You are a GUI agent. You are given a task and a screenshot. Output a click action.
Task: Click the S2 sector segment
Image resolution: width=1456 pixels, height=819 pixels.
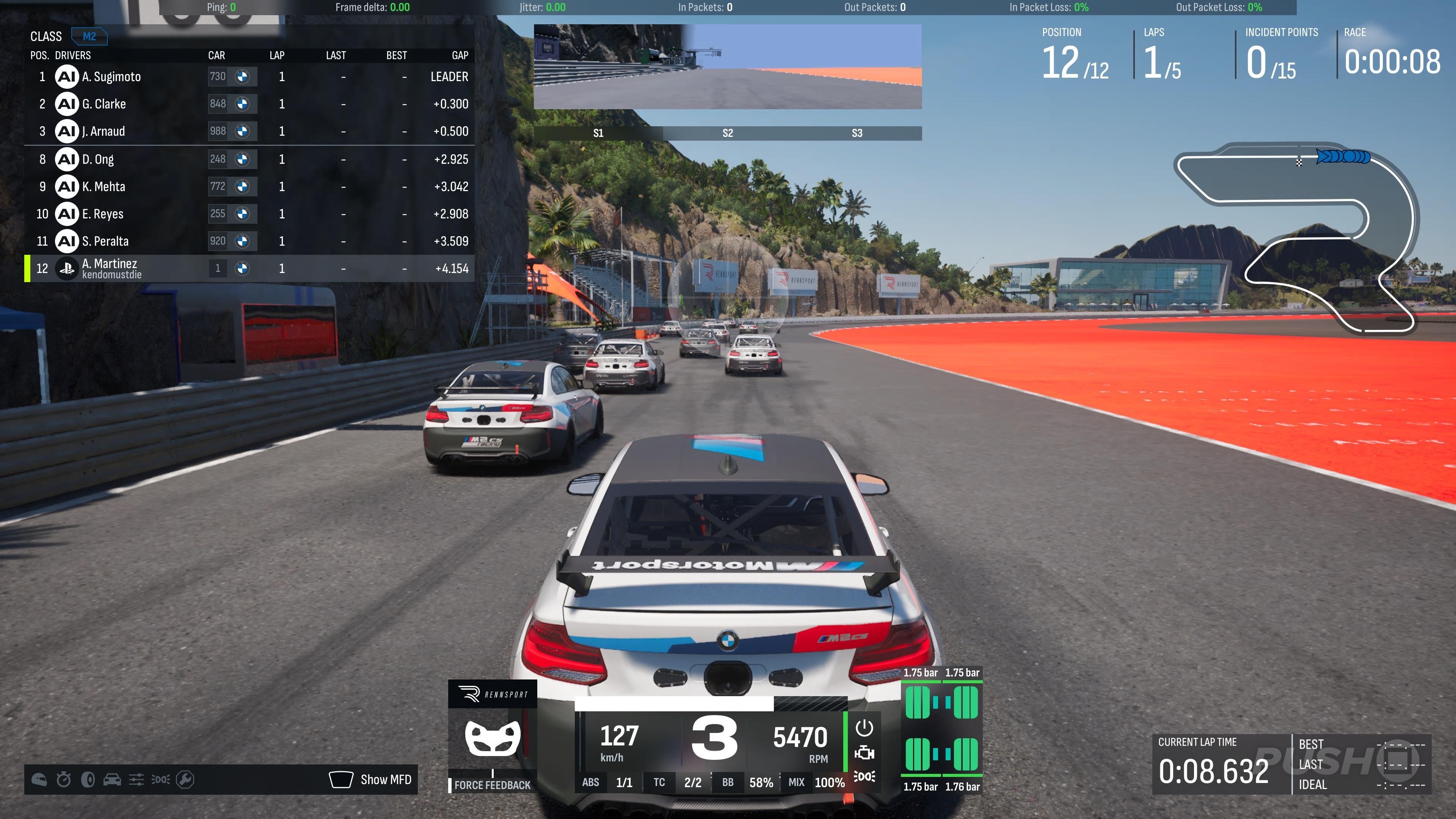tap(728, 133)
